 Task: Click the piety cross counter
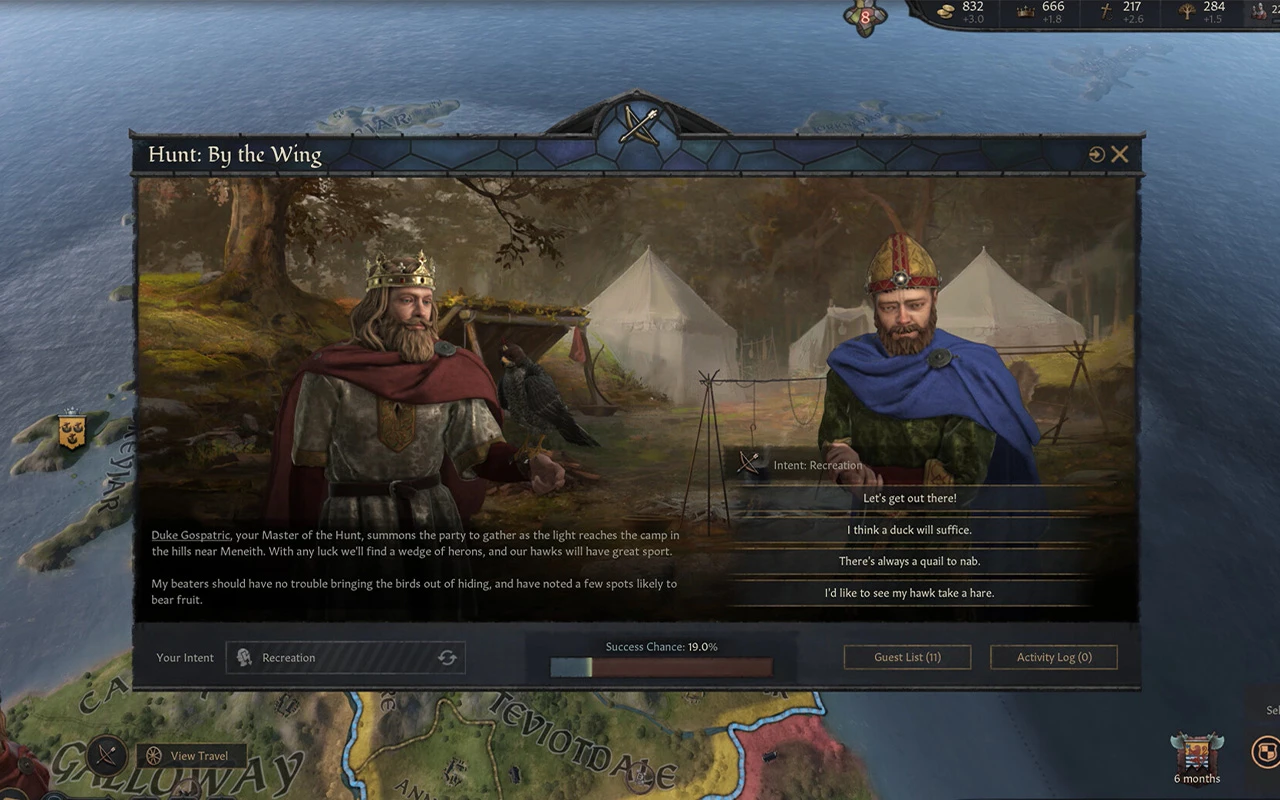pyautogui.click(x=1122, y=12)
